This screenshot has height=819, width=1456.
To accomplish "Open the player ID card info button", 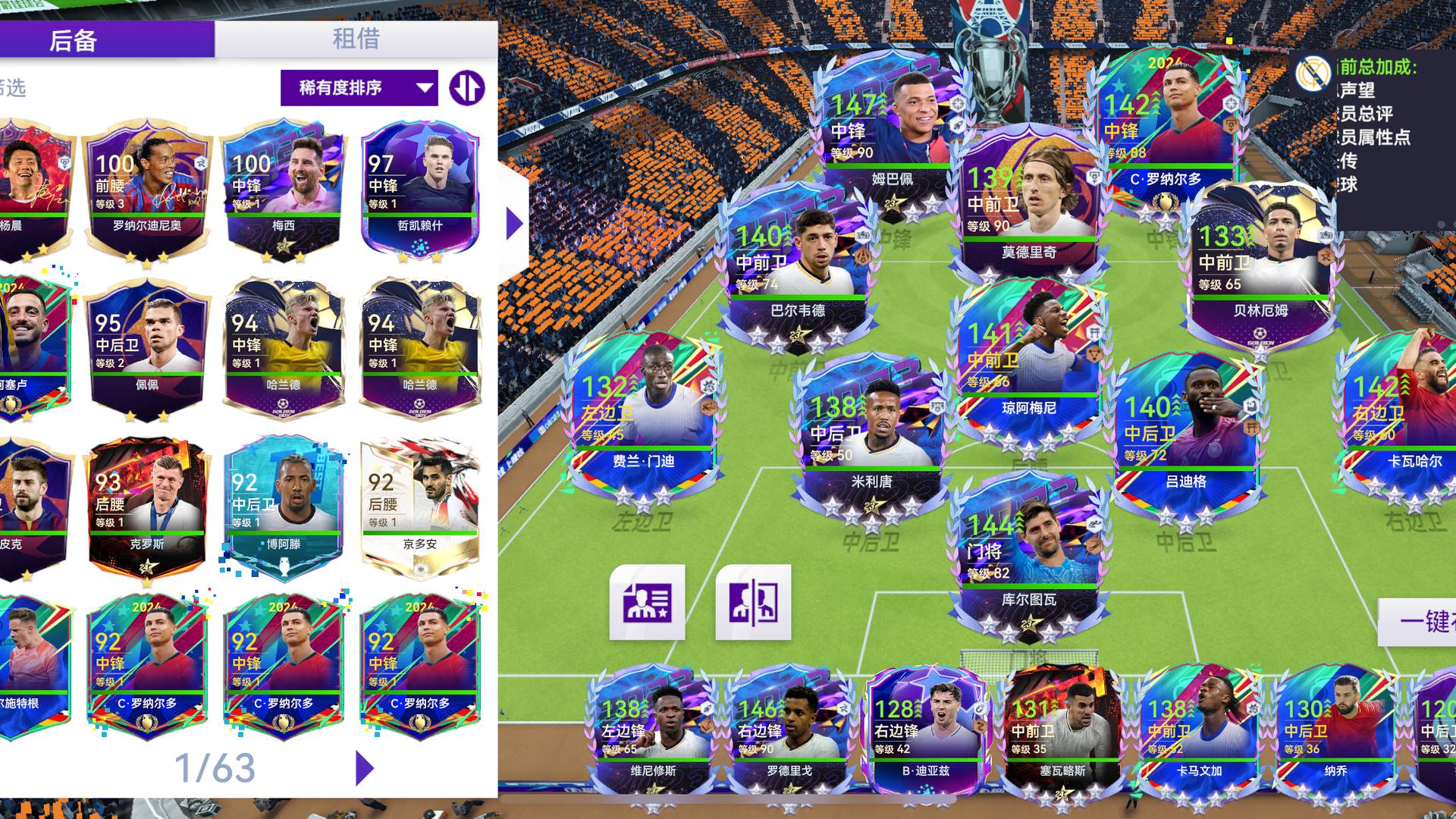I will pyautogui.click(x=647, y=602).
